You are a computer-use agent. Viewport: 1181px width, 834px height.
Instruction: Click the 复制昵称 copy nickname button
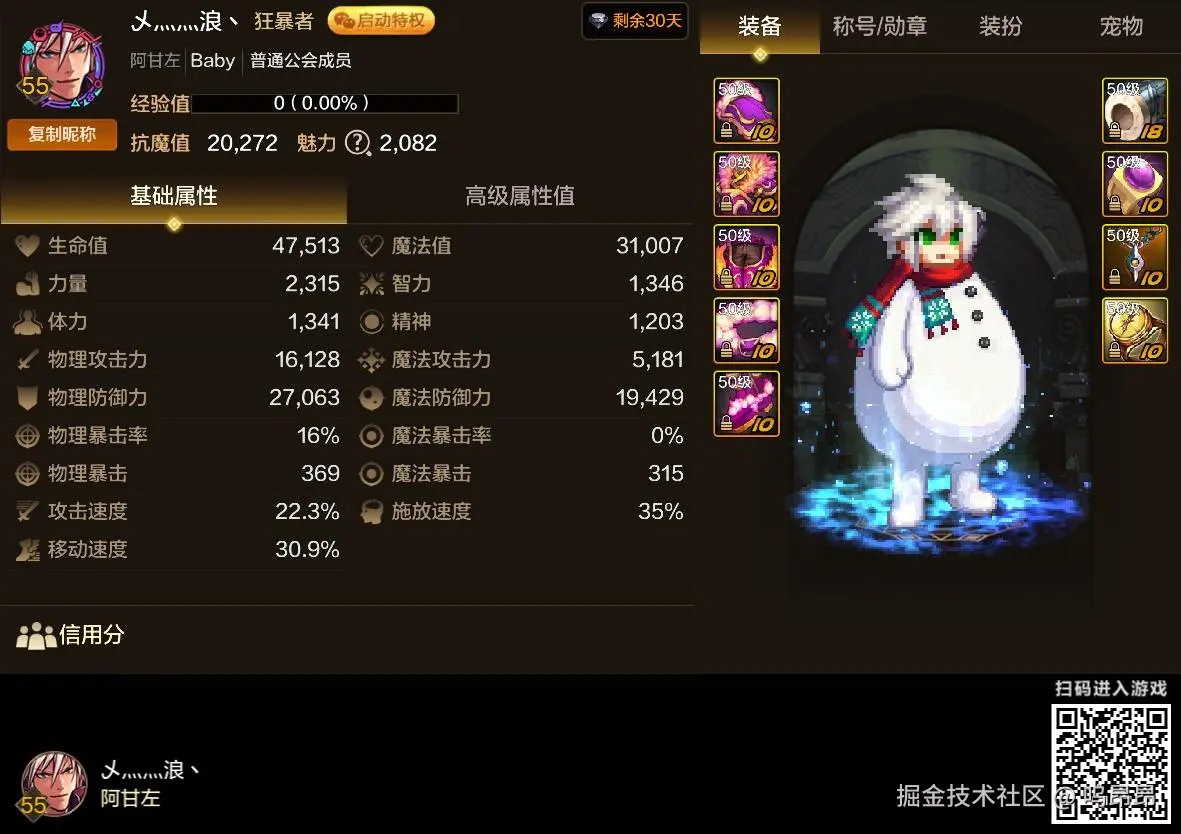62,134
